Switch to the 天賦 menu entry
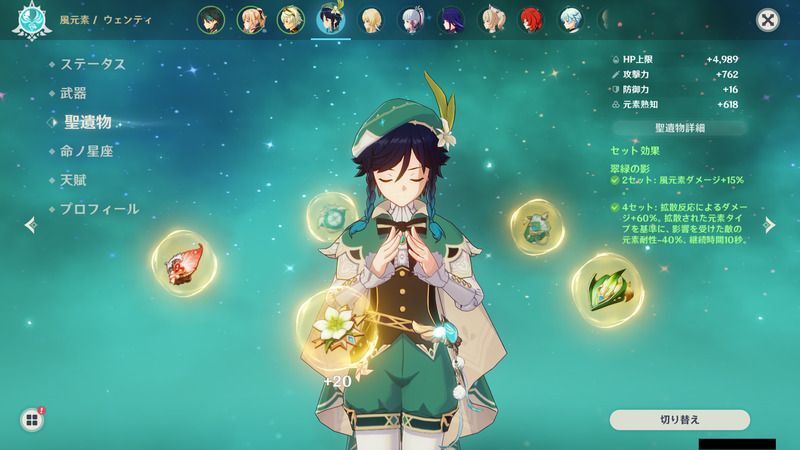This screenshot has width=800, height=450. (x=73, y=180)
